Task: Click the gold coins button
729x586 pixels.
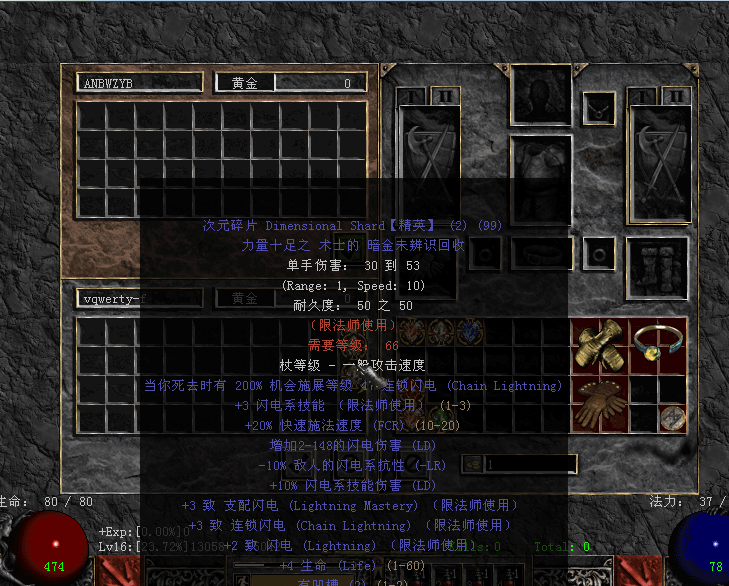Action: click(x=470, y=464)
